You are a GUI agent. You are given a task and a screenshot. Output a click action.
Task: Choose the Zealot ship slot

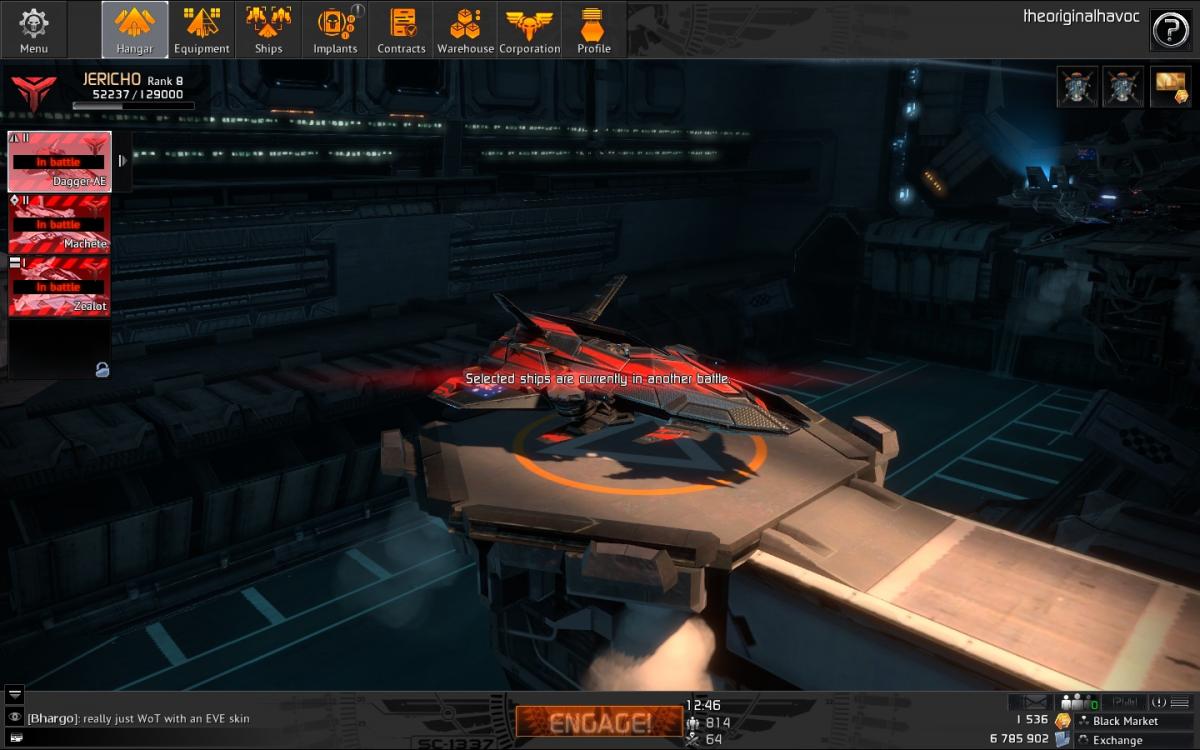(x=59, y=286)
